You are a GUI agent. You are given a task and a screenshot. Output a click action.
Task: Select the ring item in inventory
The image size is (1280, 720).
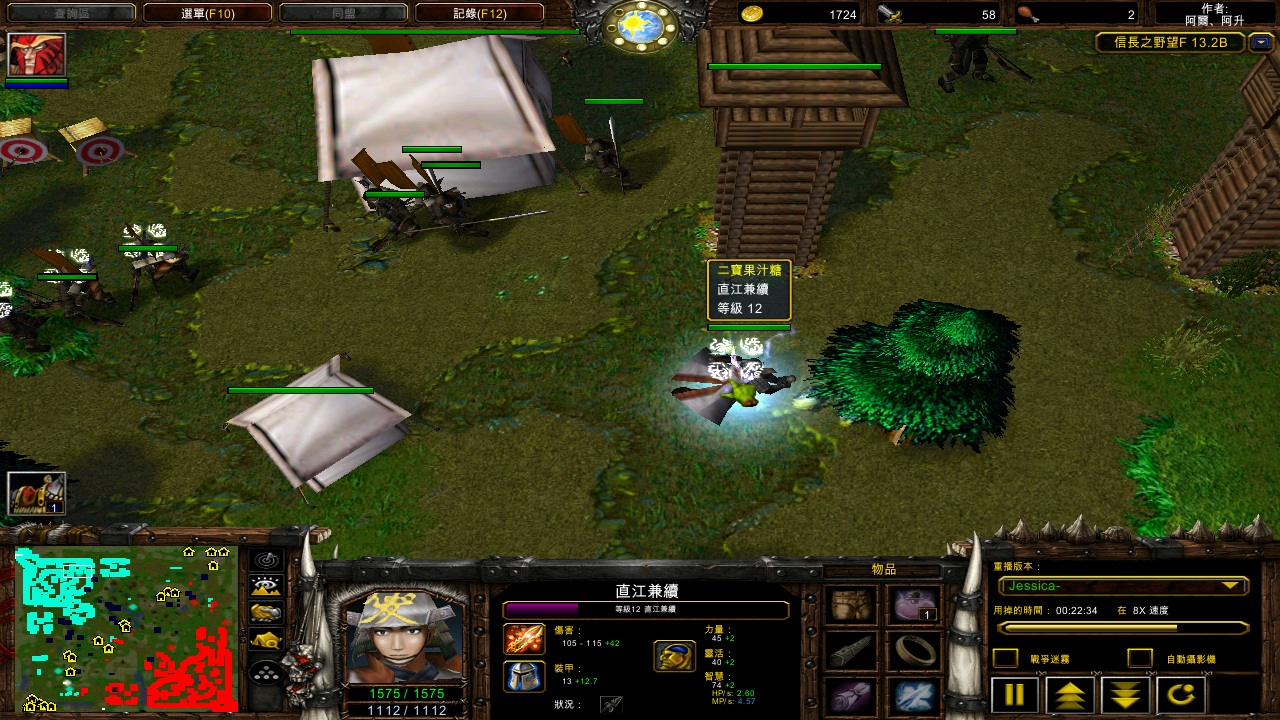(914, 651)
